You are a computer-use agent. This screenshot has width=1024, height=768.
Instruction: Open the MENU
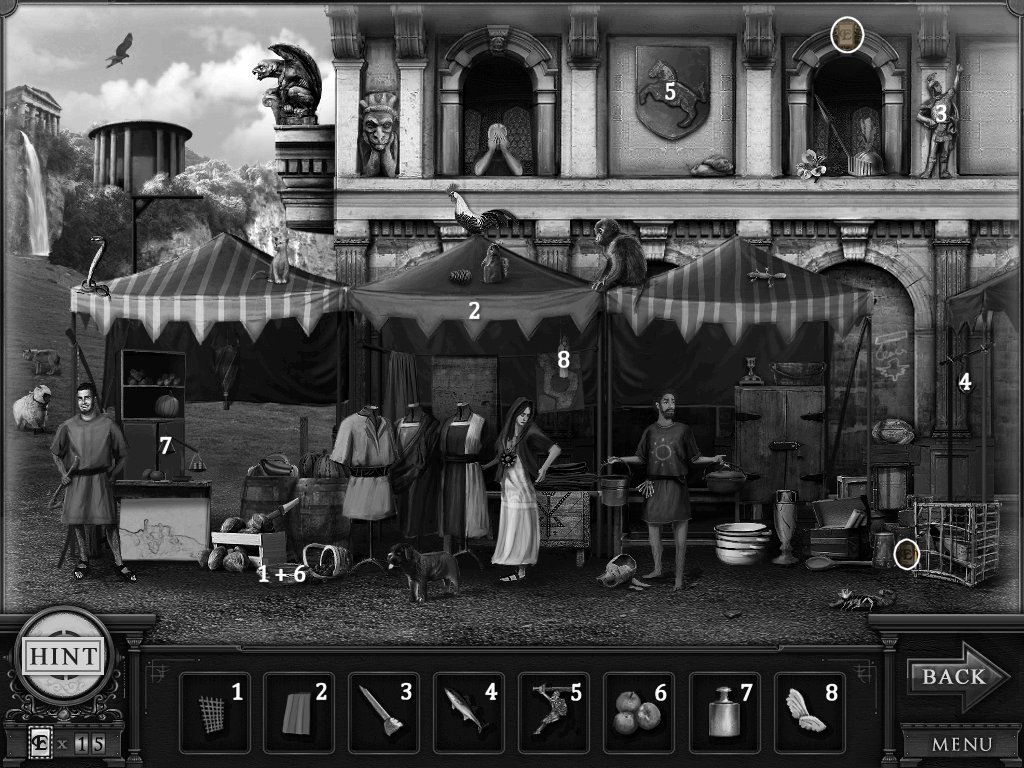click(x=960, y=744)
